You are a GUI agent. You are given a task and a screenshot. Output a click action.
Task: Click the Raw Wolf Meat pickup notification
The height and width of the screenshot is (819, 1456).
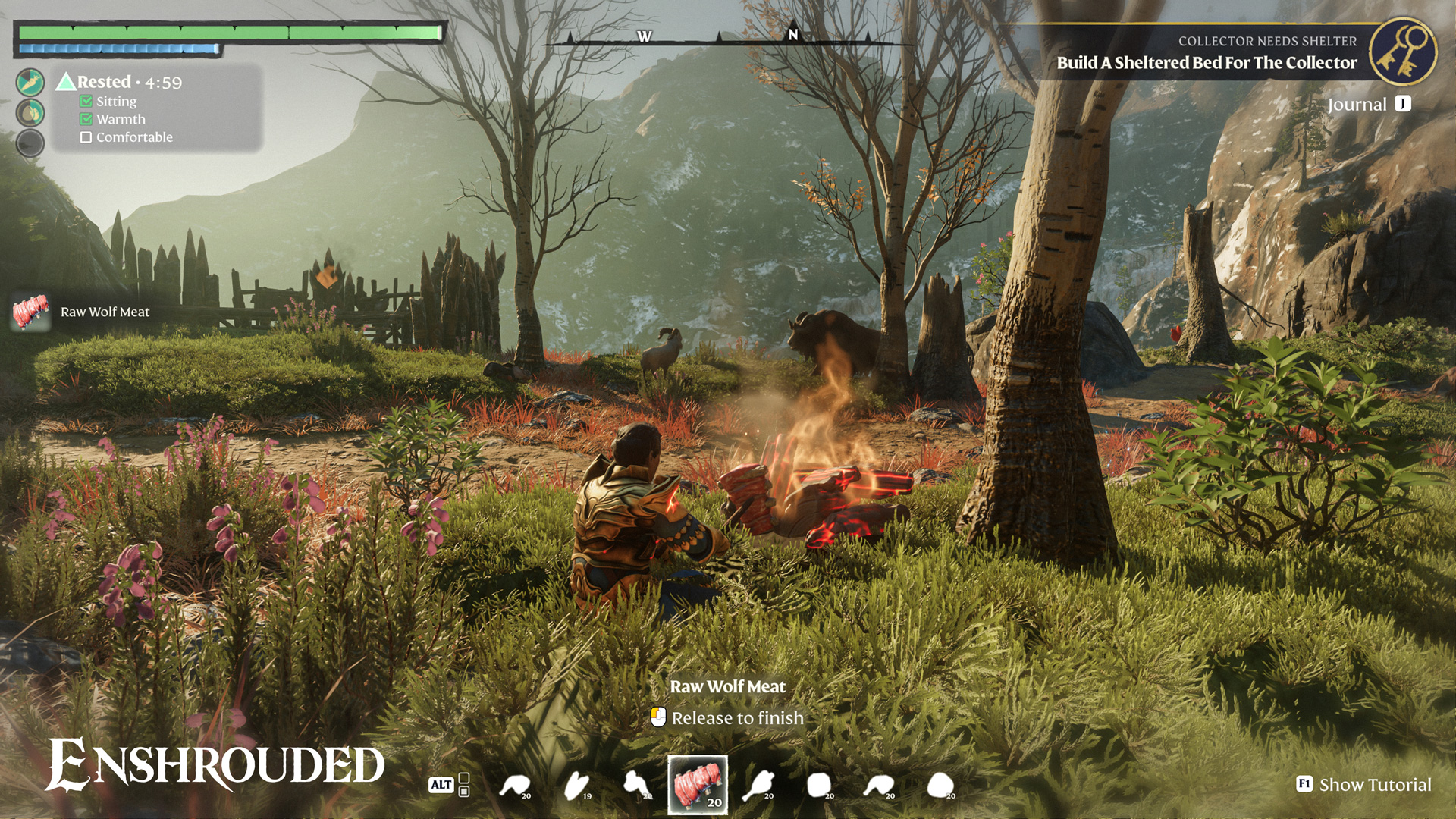[82, 312]
